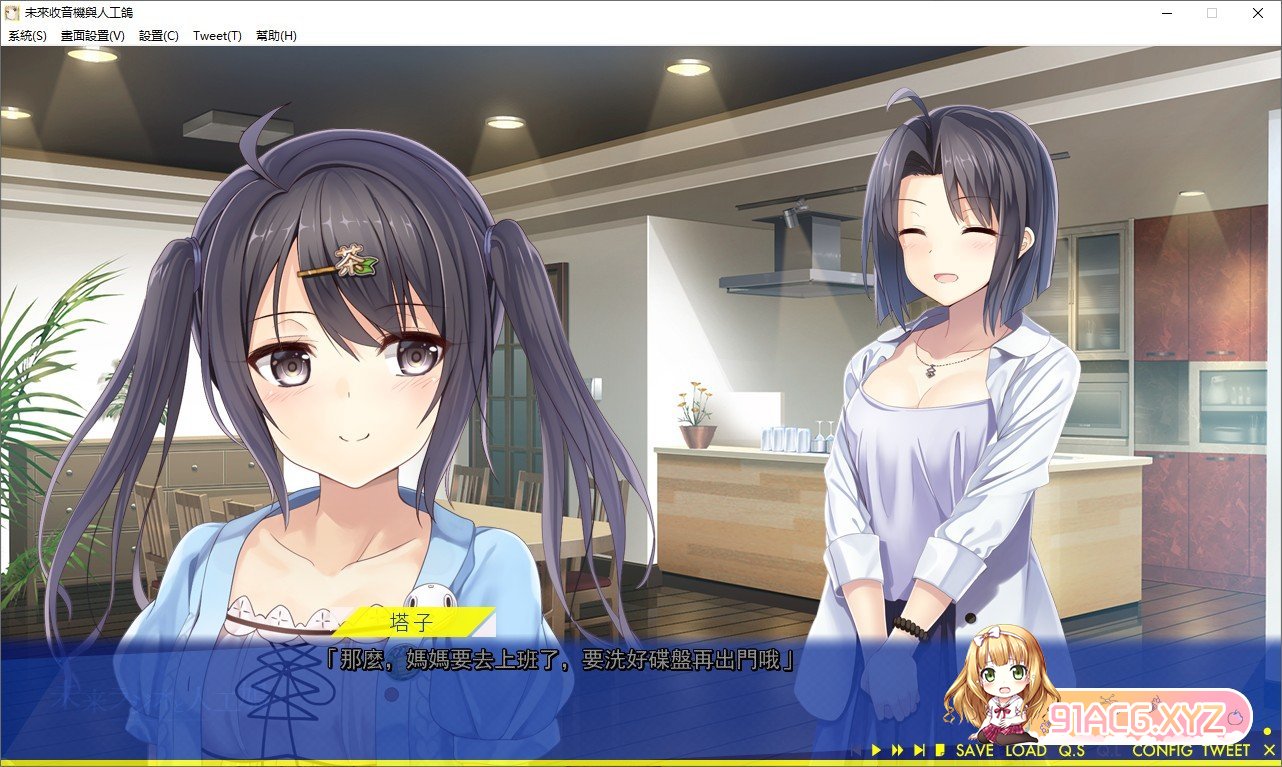Click LOAD to open saved games
Viewport: 1282px width, 767px height.
pyautogui.click(x=1026, y=750)
